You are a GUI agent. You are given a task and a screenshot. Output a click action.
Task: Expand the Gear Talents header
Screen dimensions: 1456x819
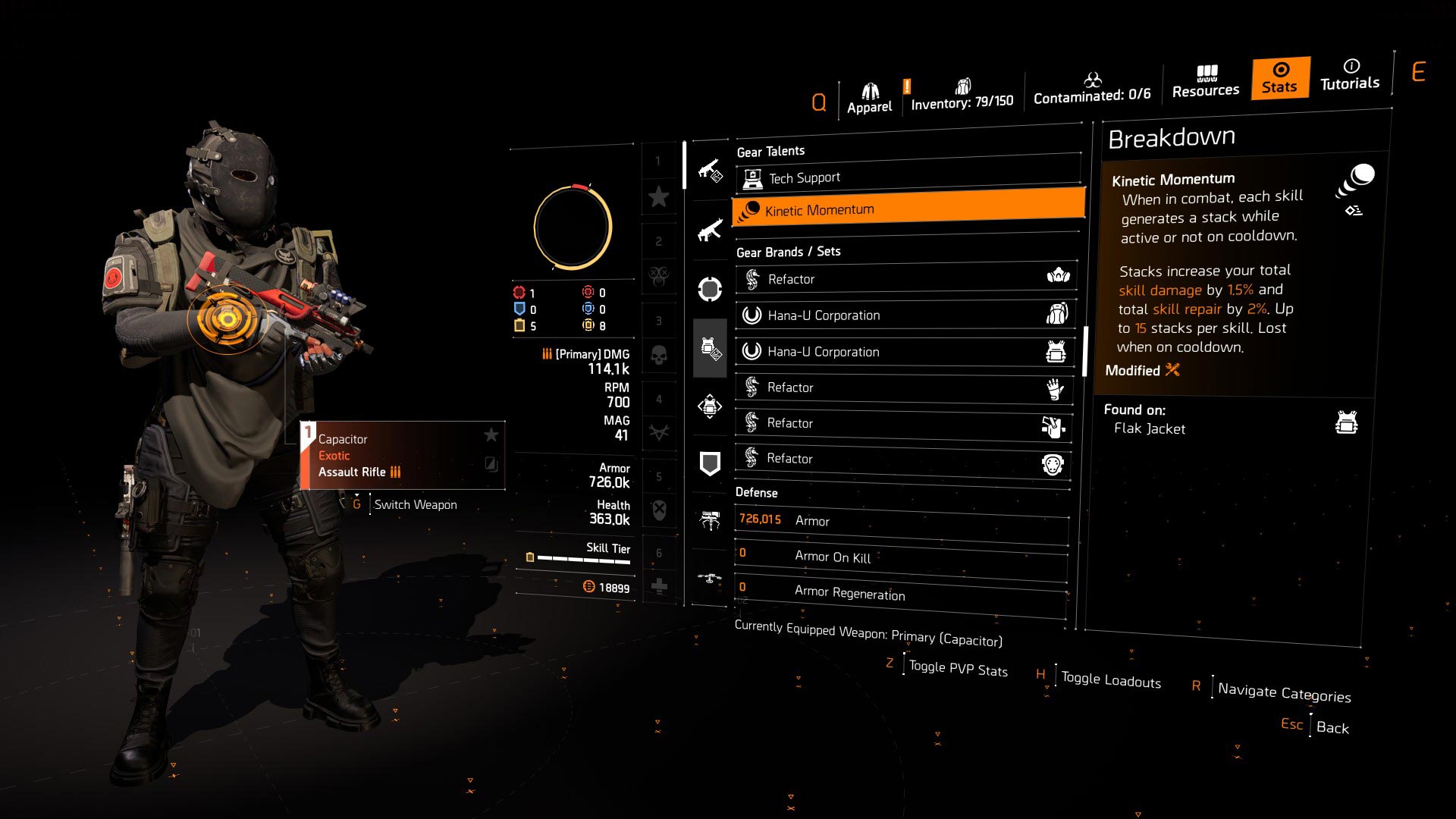772,150
